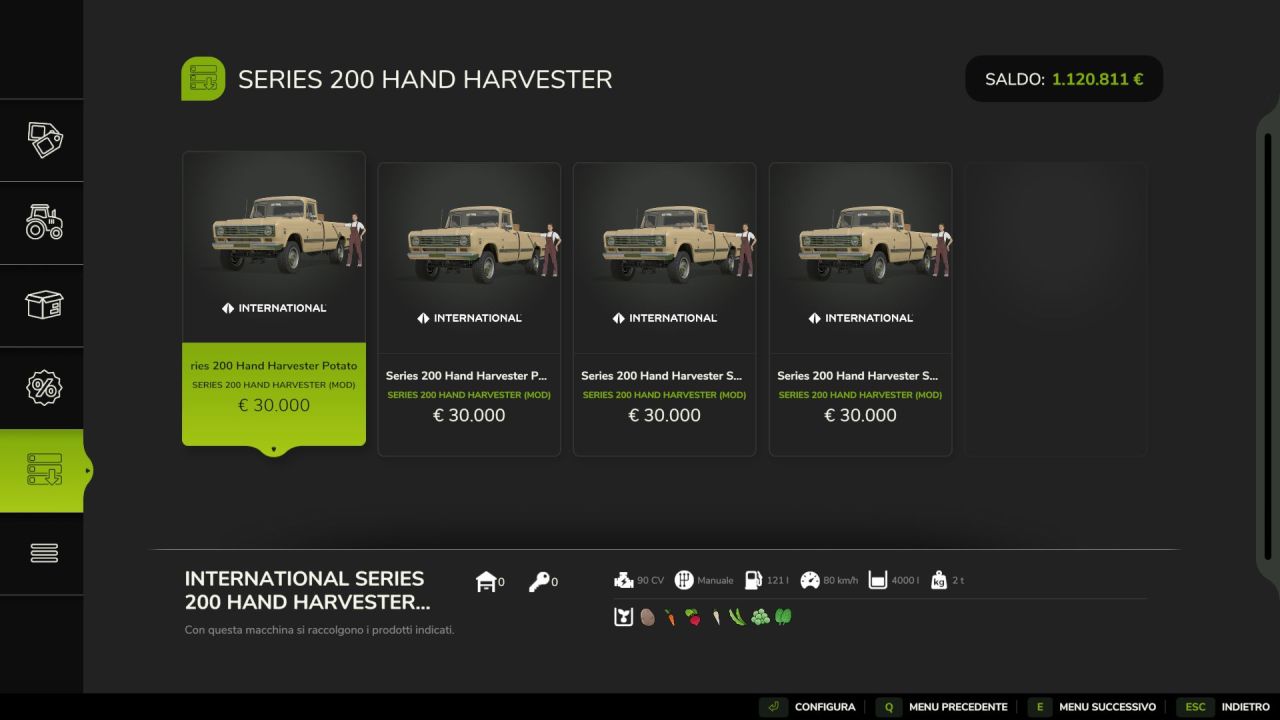Select the Manuale transmission icon
This screenshot has width=1280, height=720.
pos(684,579)
